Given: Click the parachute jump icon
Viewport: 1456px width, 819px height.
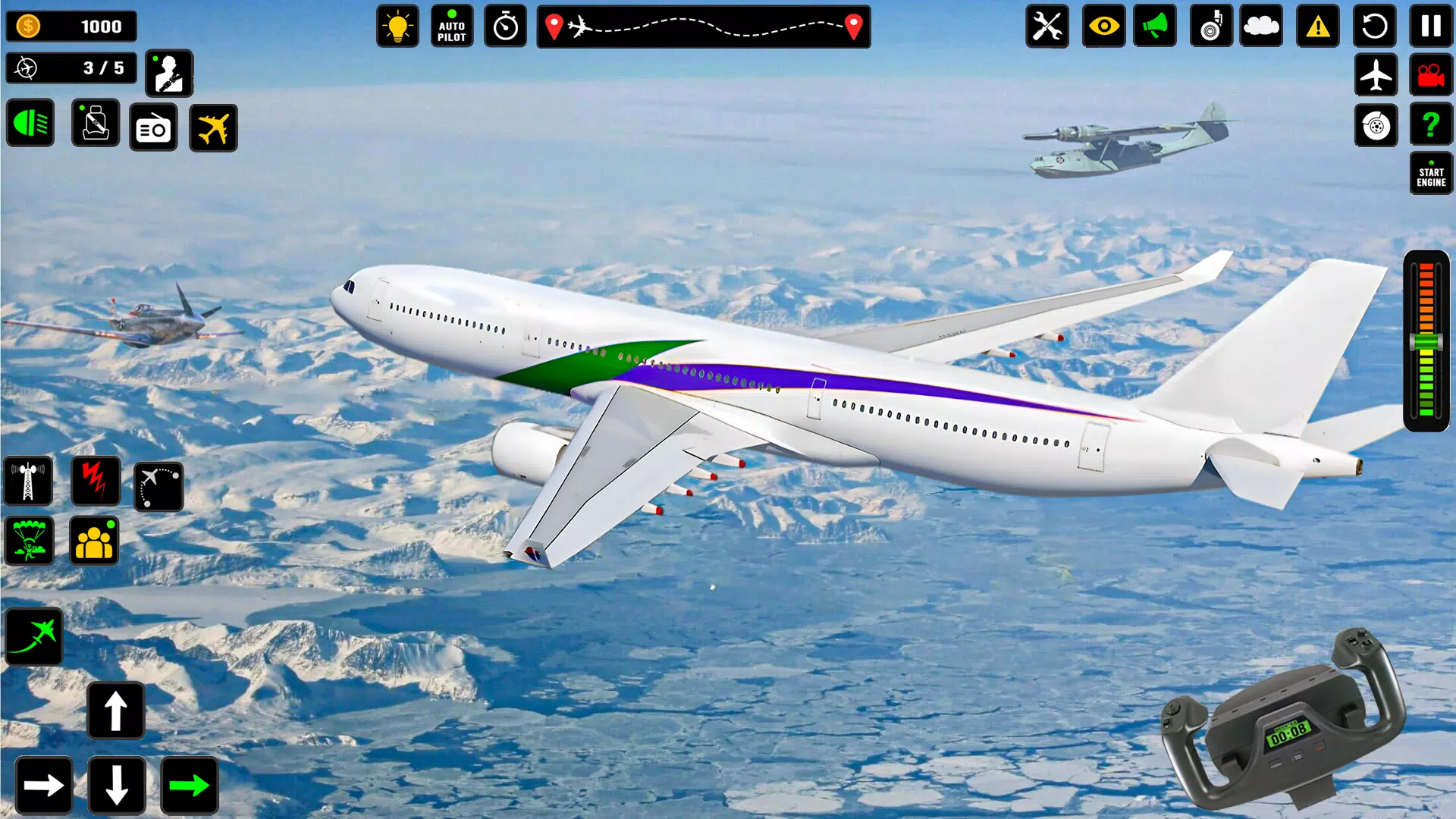Looking at the screenshot, I should (30, 541).
